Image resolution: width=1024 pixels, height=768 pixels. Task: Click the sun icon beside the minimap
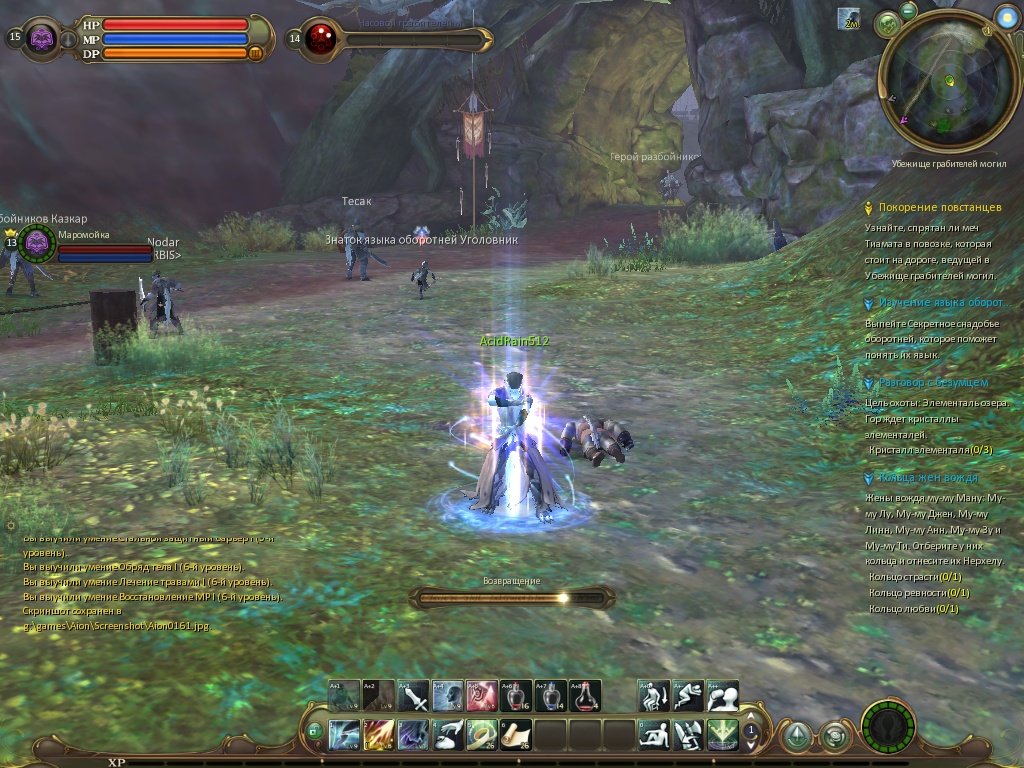tap(1006, 15)
